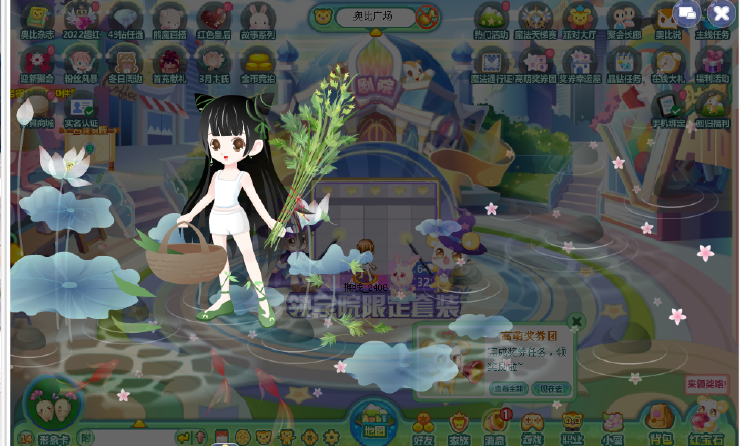This screenshot has width=740, height=446.
Task: Open the 2022超红 event icon
Action: pos(82,18)
